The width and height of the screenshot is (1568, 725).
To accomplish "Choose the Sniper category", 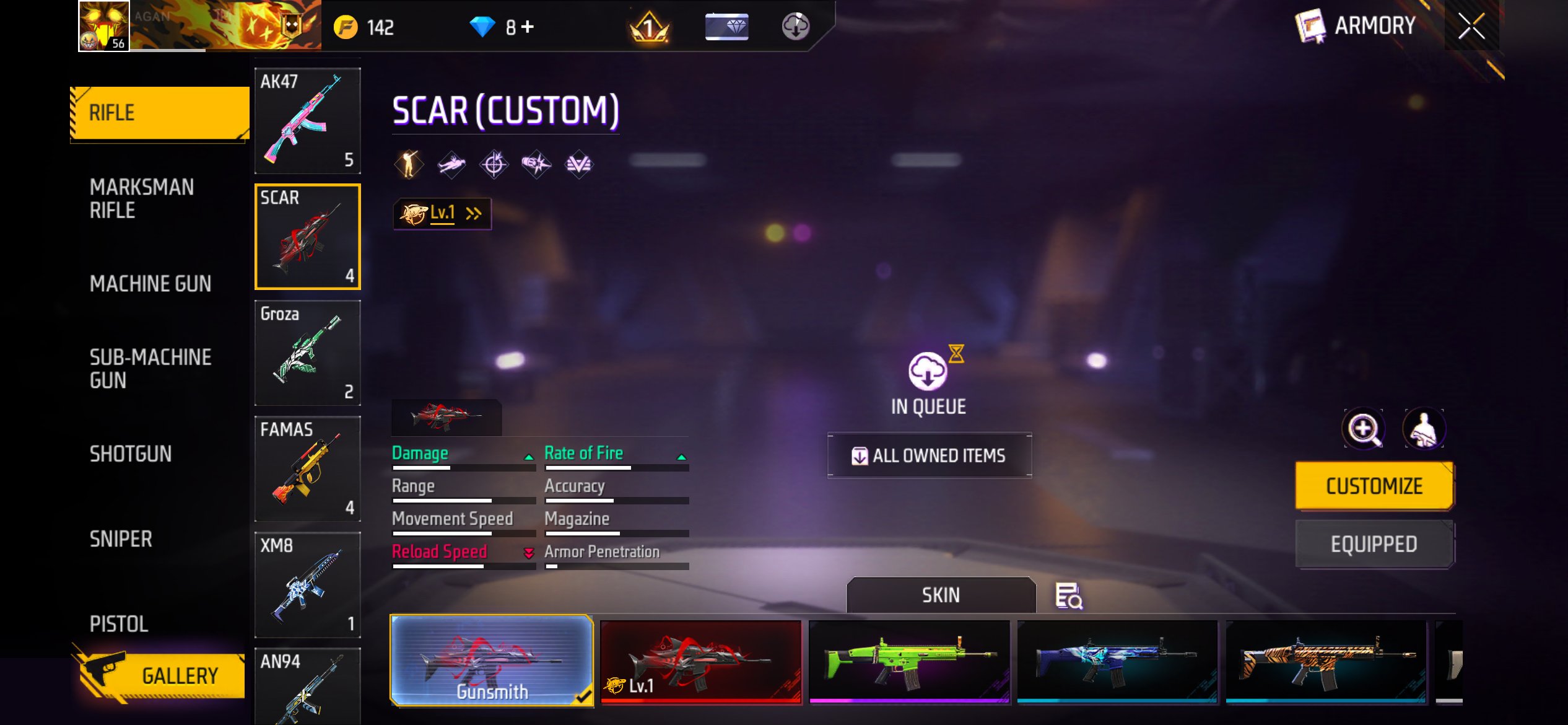I will pos(121,539).
